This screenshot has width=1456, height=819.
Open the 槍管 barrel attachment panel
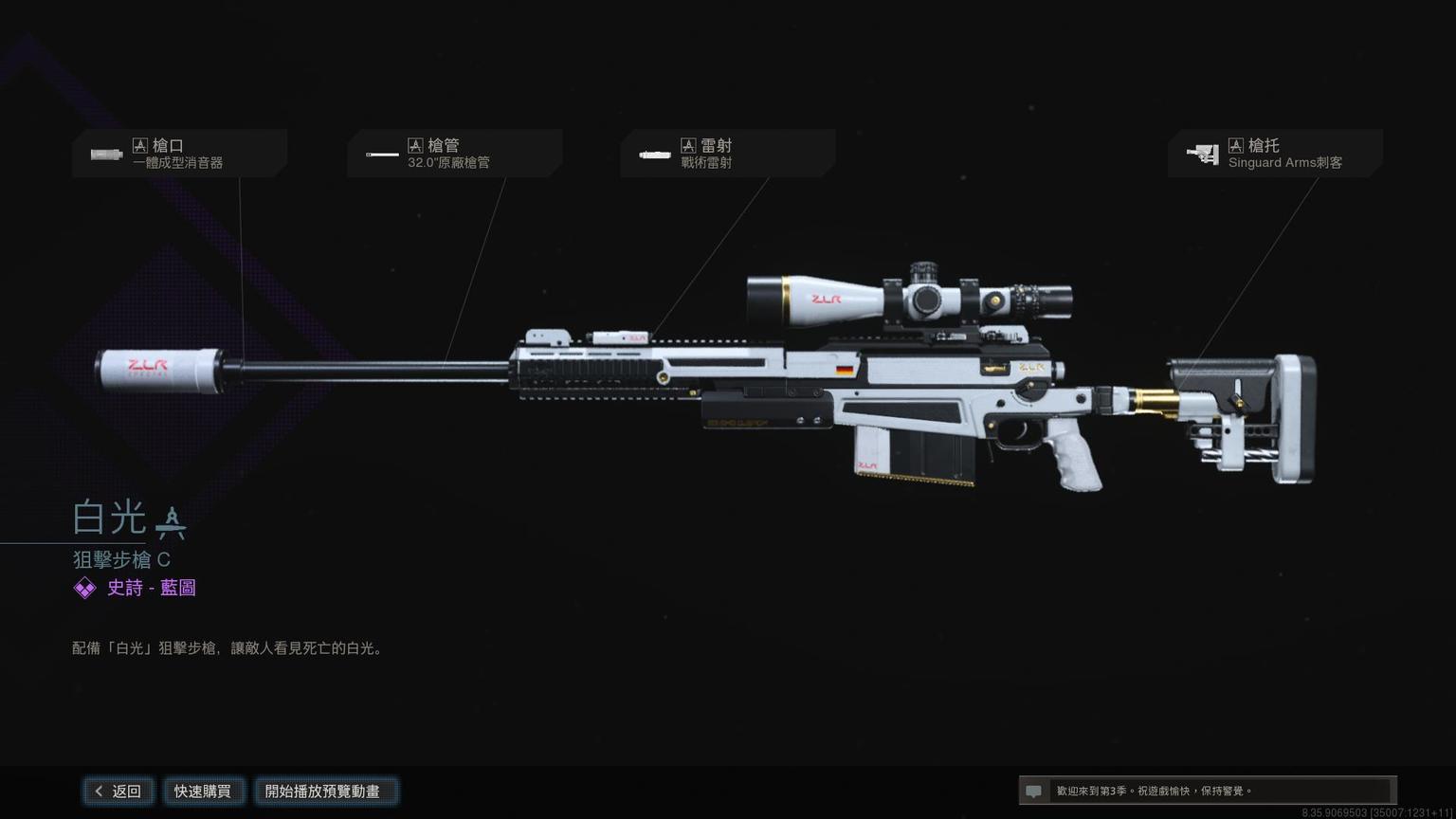tap(454, 154)
